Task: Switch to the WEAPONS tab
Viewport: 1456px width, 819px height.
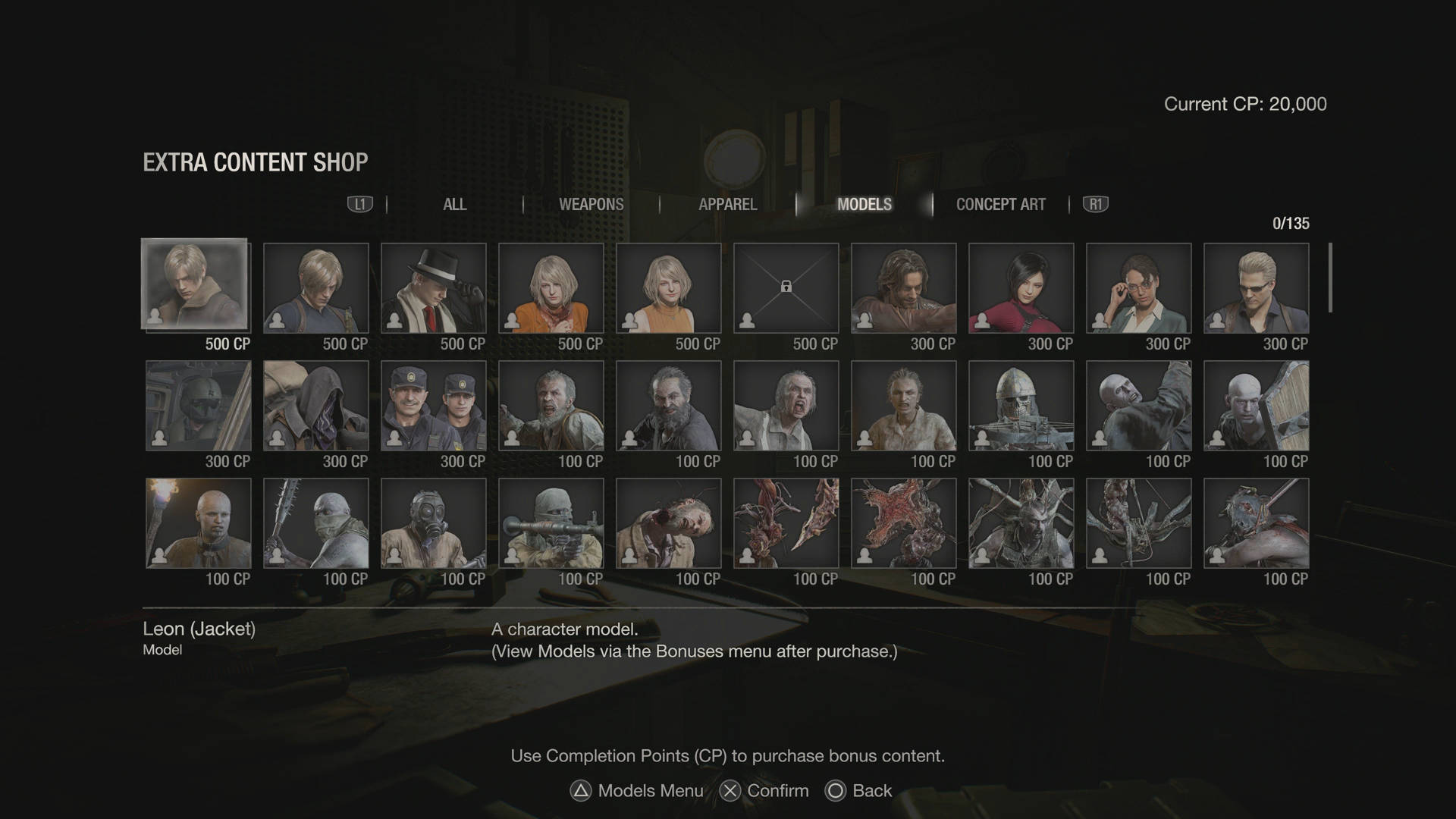Action: [x=591, y=204]
